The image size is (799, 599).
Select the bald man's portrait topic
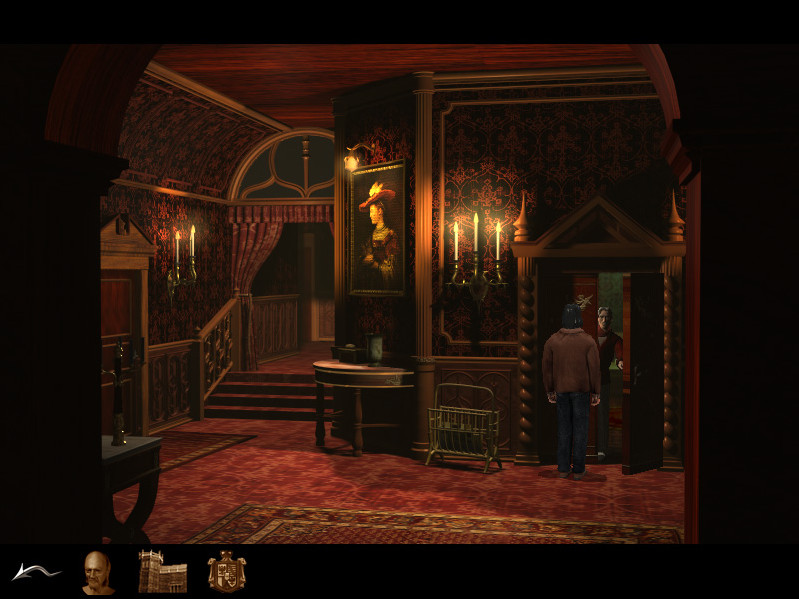pos(98,572)
